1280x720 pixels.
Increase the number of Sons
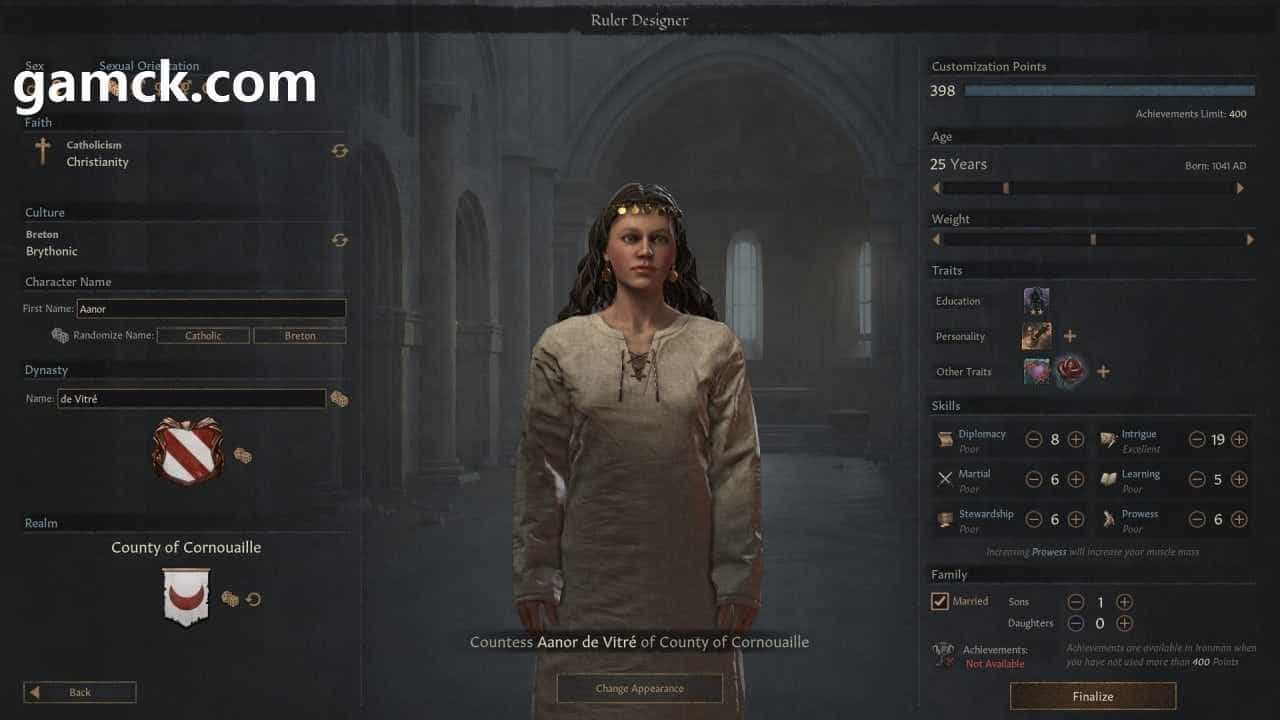coord(1124,602)
